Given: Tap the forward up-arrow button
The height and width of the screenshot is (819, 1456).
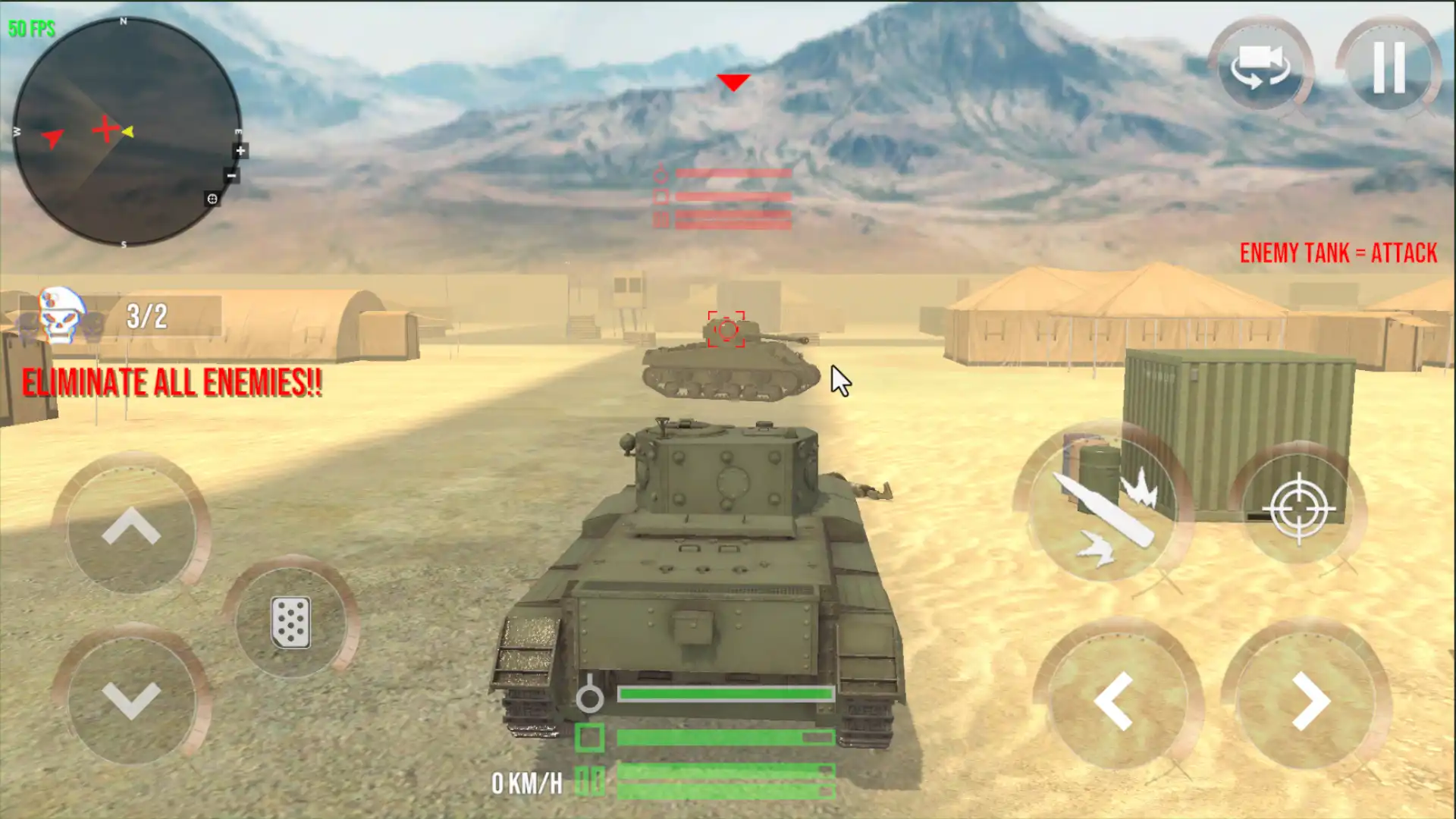Looking at the screenshot, I should click(x=131, y=526).
